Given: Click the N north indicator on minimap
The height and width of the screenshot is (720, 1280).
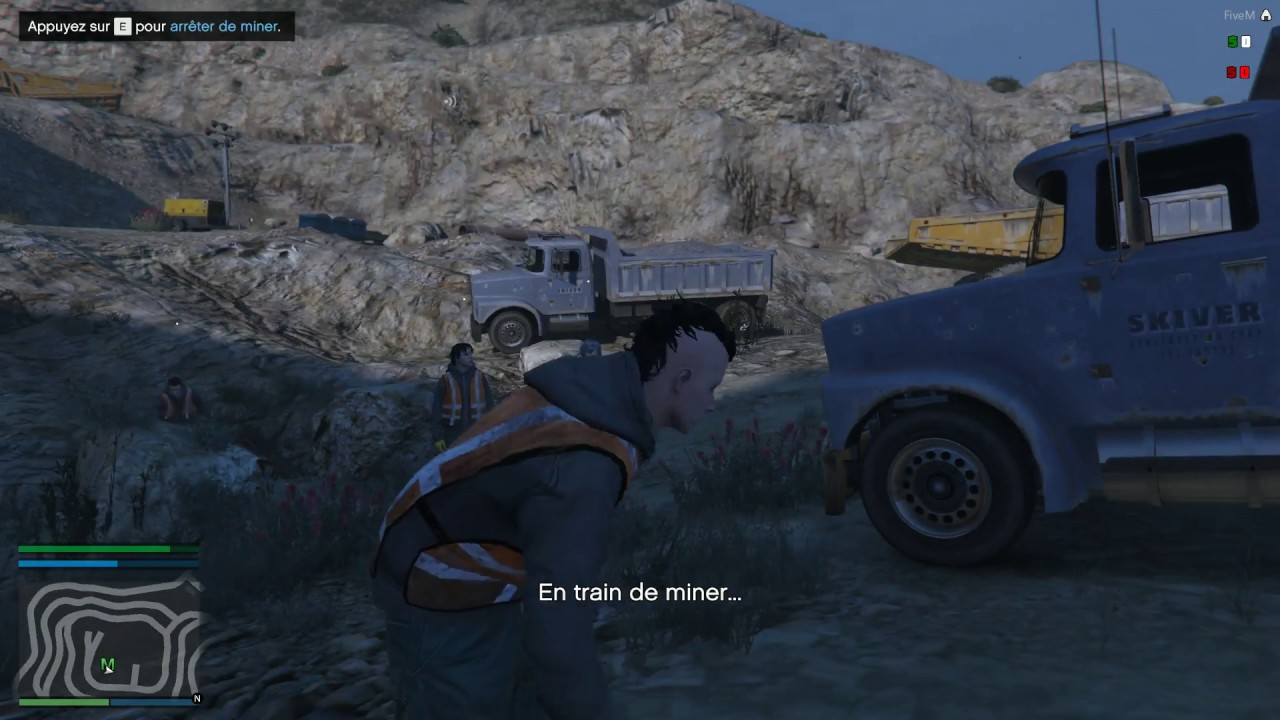Looking at the screenshot, I should [x=197, y=700].
